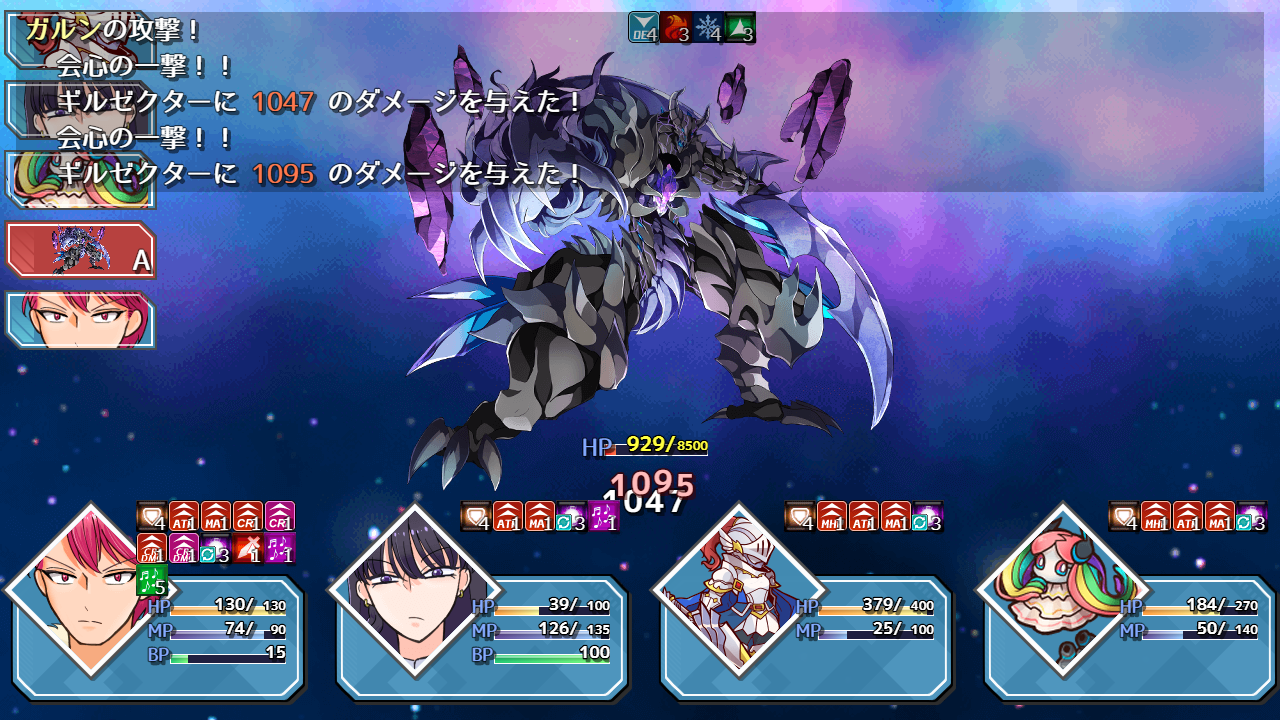The image size is (1280, 720).
Task: Select the red enemy turn-order tile marked A
Action: point(80,249)
